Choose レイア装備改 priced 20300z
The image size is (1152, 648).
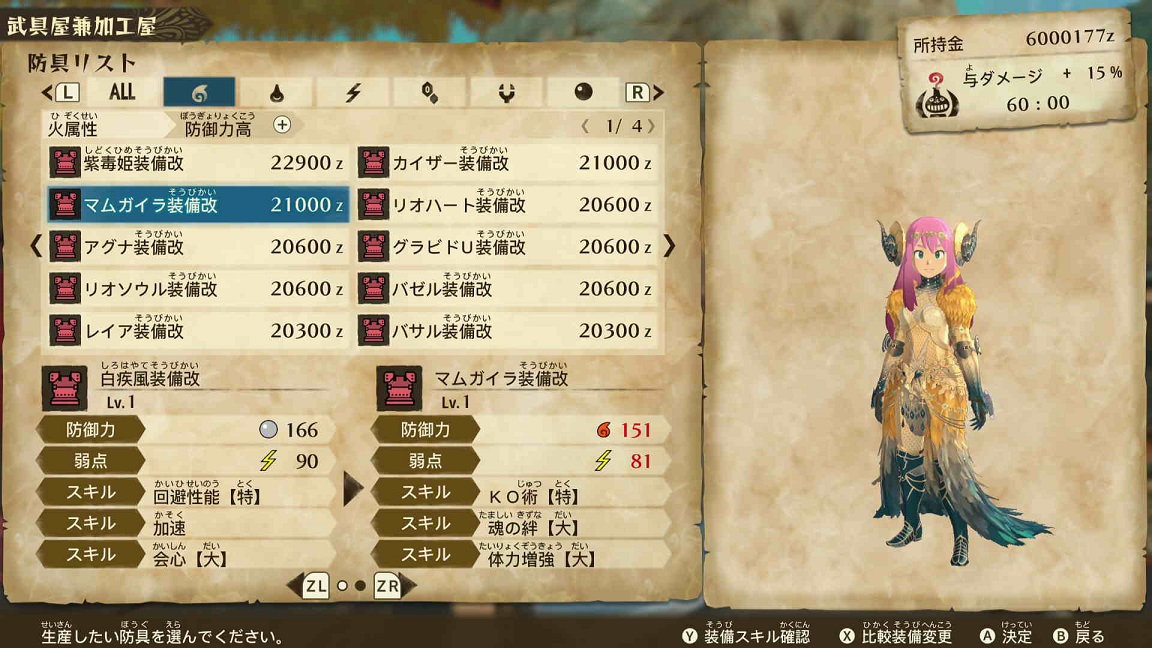pyautogui.click(x=198, y=330)
